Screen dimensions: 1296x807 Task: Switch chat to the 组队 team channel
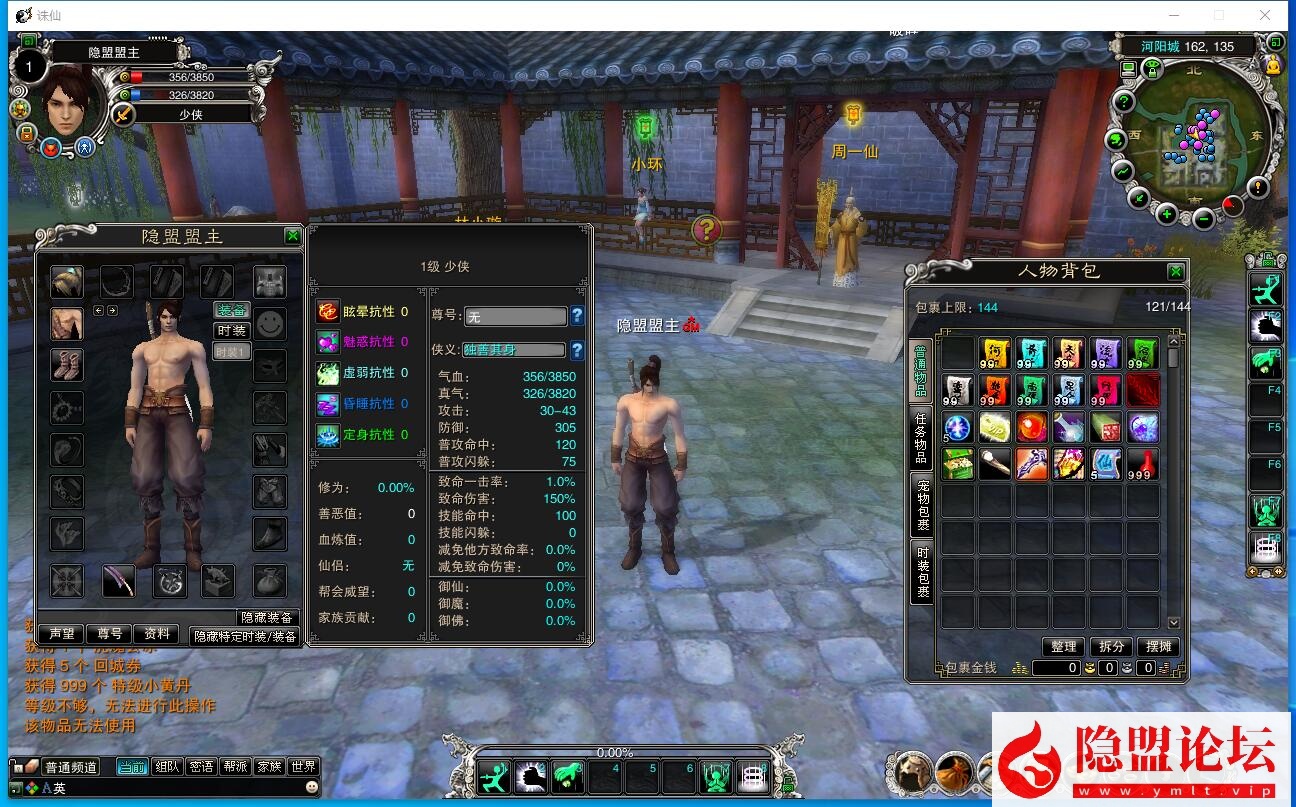167,767
